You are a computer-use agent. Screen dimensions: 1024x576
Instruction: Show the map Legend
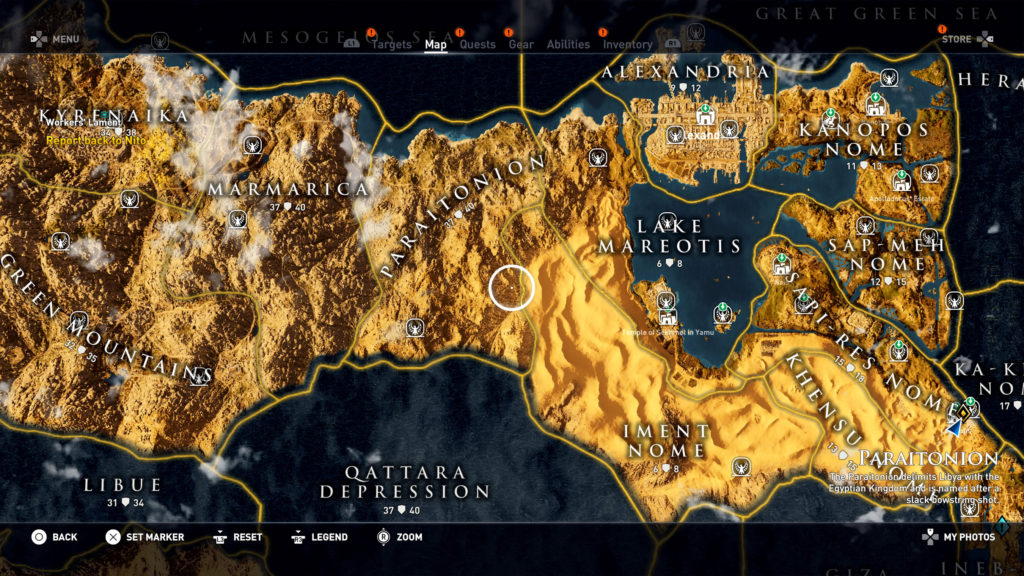[x=319, y=537]
